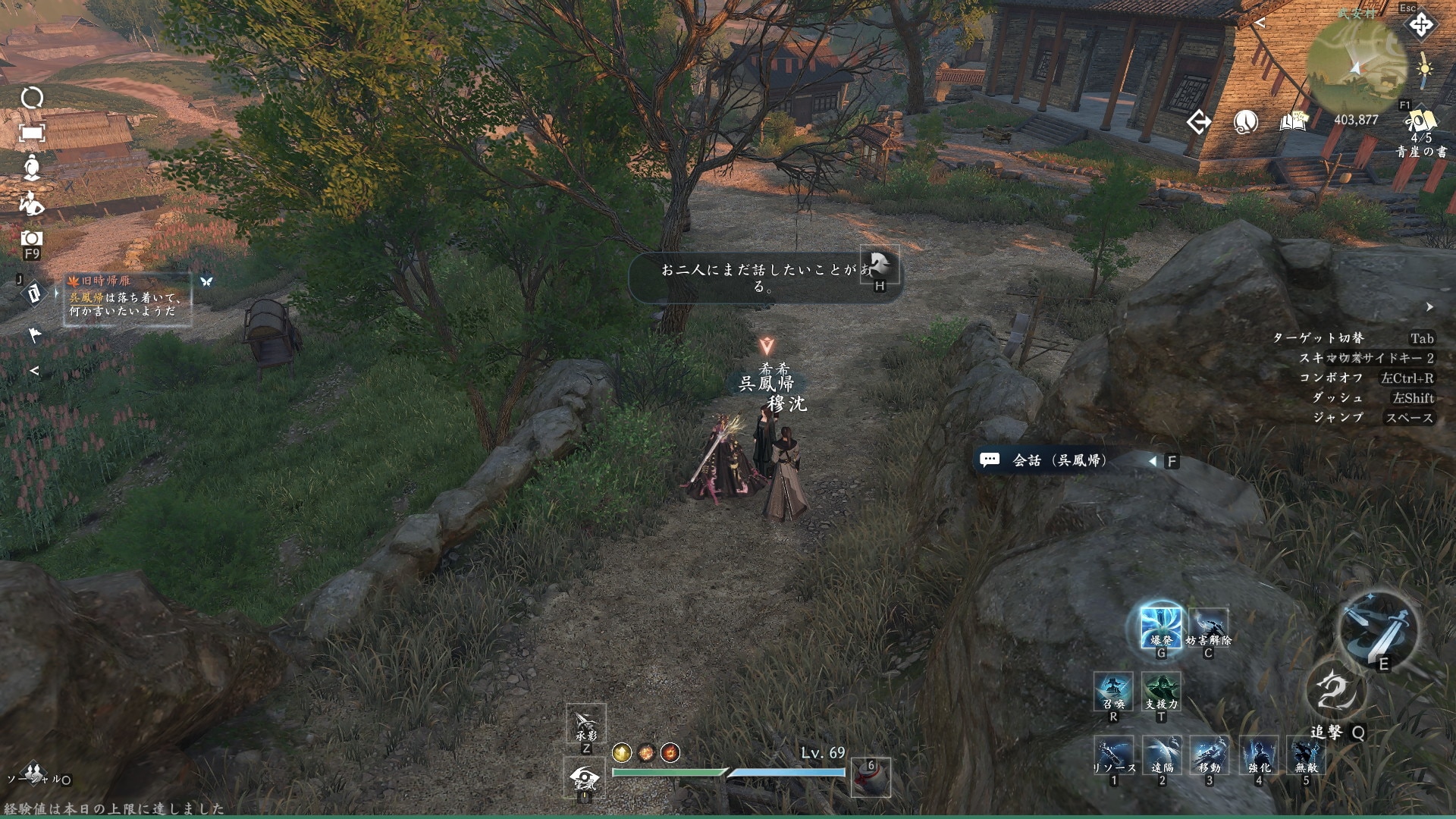
Task: Activate the 召喚 summon skill
Action: tap(1113, 692)
